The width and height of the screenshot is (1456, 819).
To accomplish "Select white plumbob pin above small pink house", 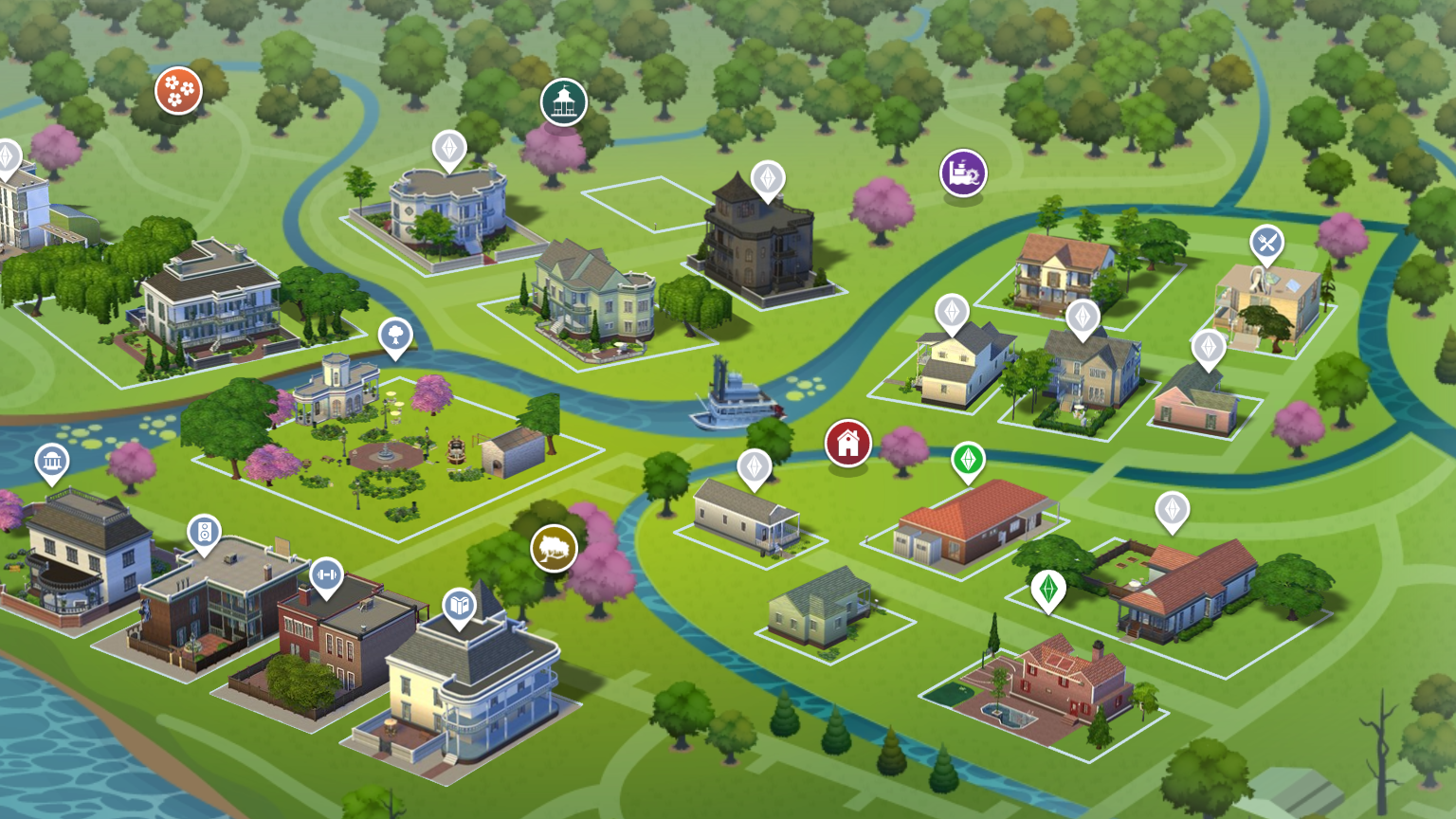I will (1209, 347).
